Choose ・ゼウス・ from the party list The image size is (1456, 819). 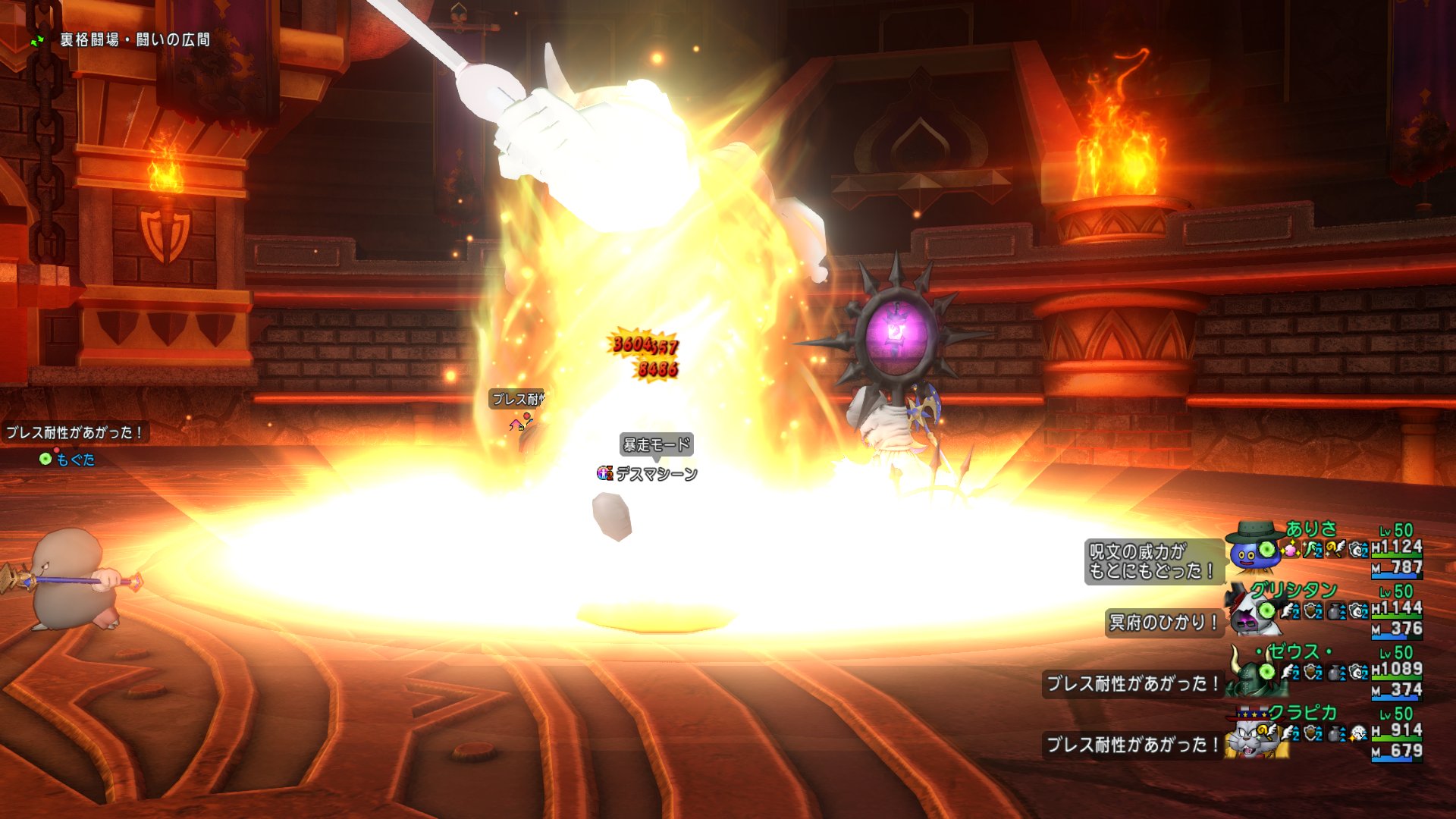click(x=1294, y=651)
